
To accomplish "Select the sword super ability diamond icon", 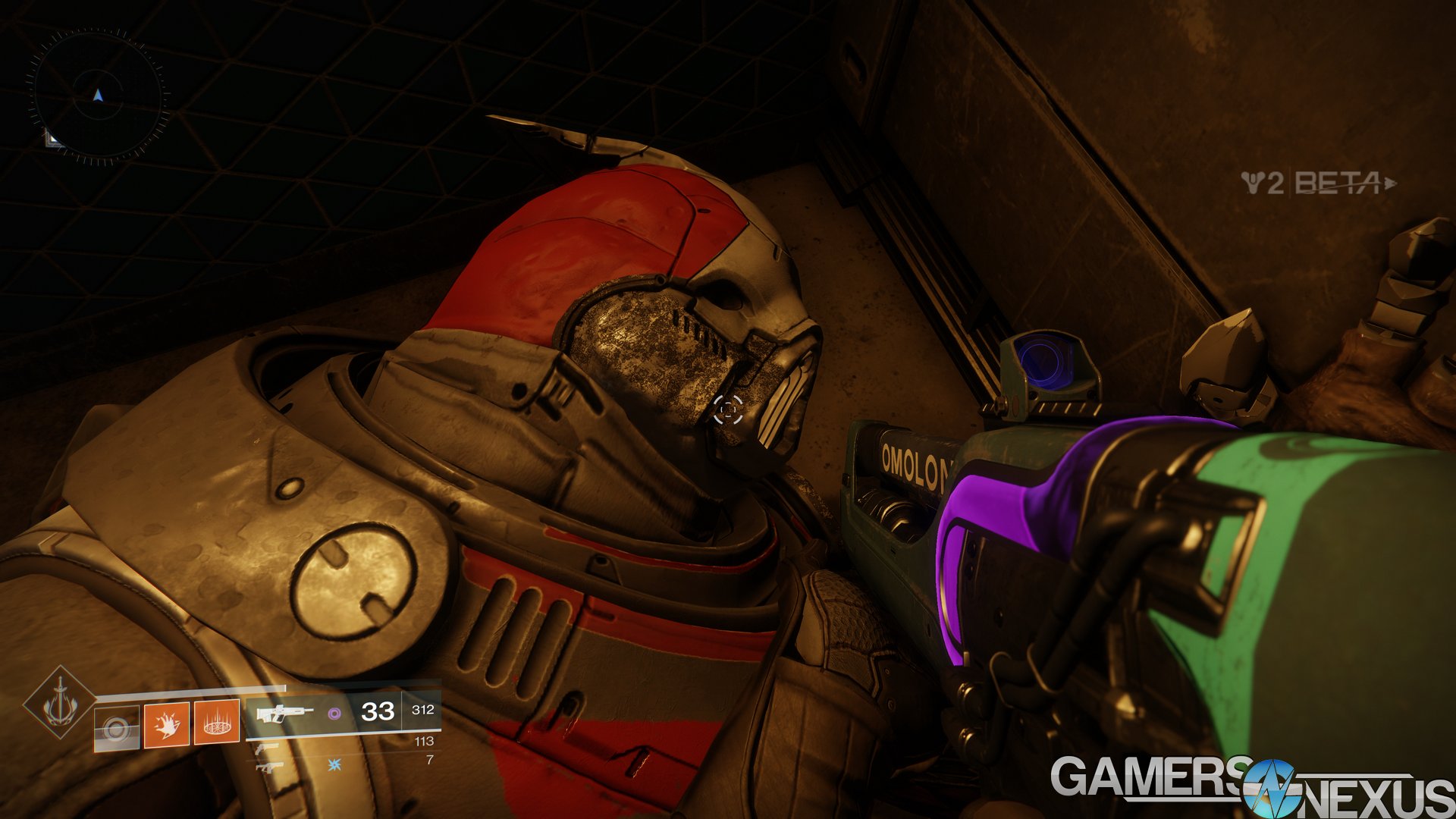I will point(59,703).
